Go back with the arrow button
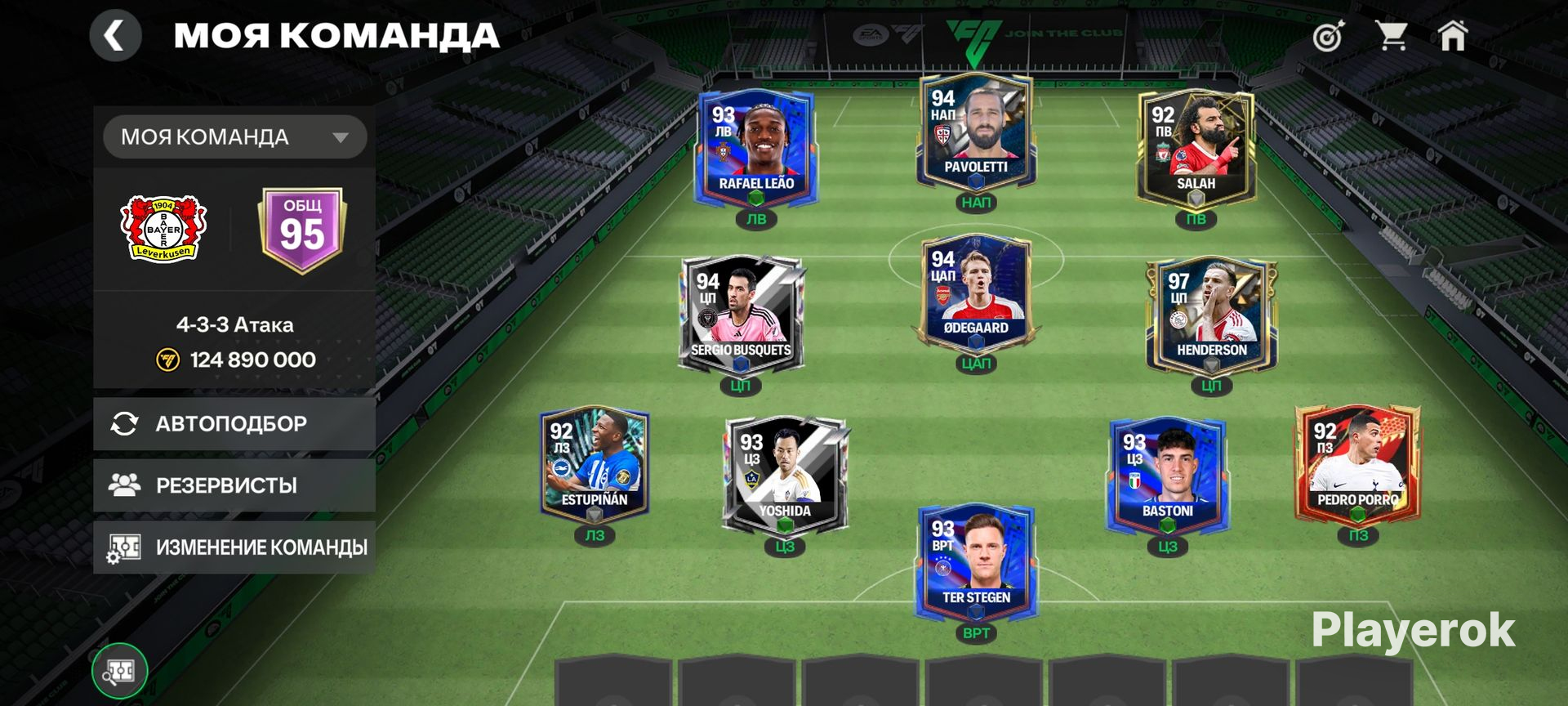Viewport: 1568px width, 706px height. (x=115, y=36)
